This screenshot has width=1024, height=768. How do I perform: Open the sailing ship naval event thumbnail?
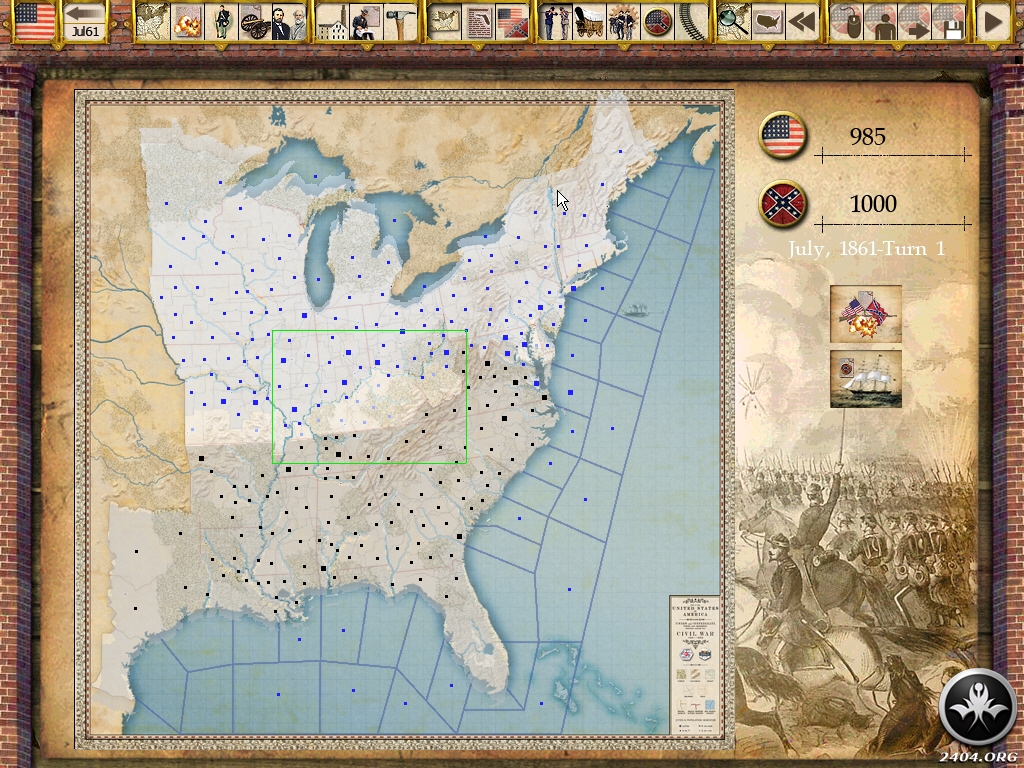(866, 378)
